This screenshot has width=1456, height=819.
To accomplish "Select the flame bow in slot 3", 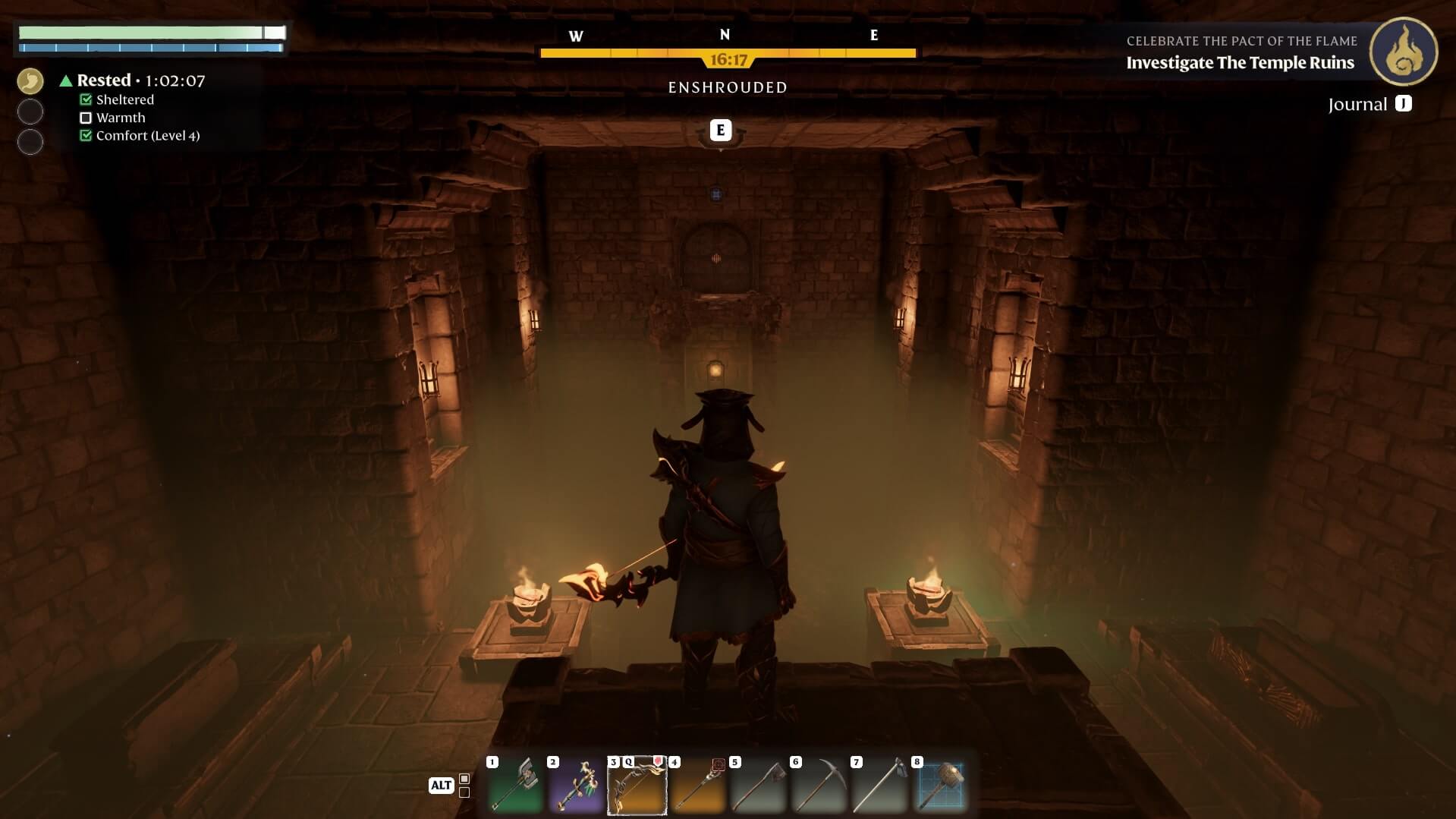I will point(637,786).
